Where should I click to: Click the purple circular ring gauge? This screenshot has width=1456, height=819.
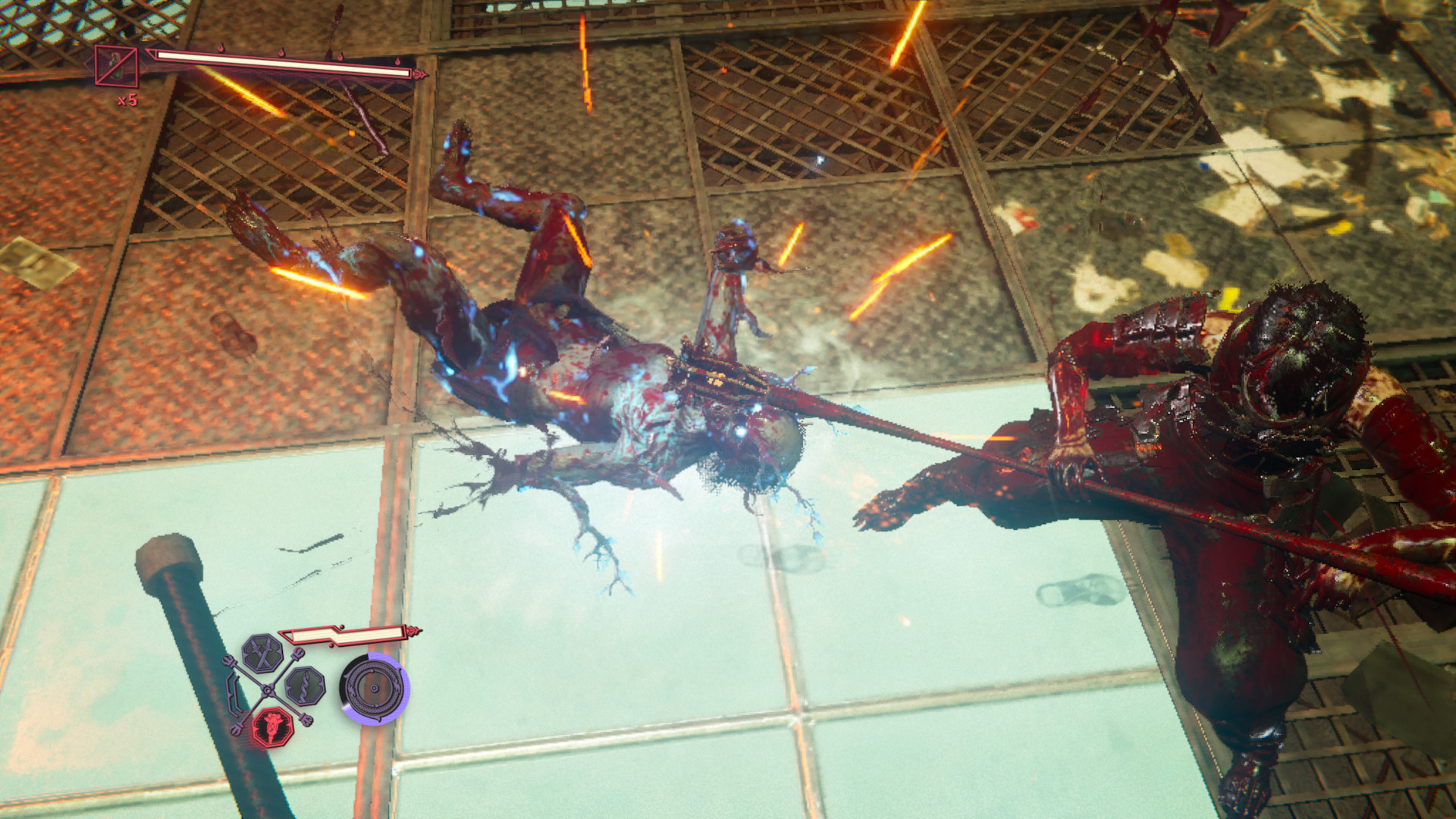(374, 689)
